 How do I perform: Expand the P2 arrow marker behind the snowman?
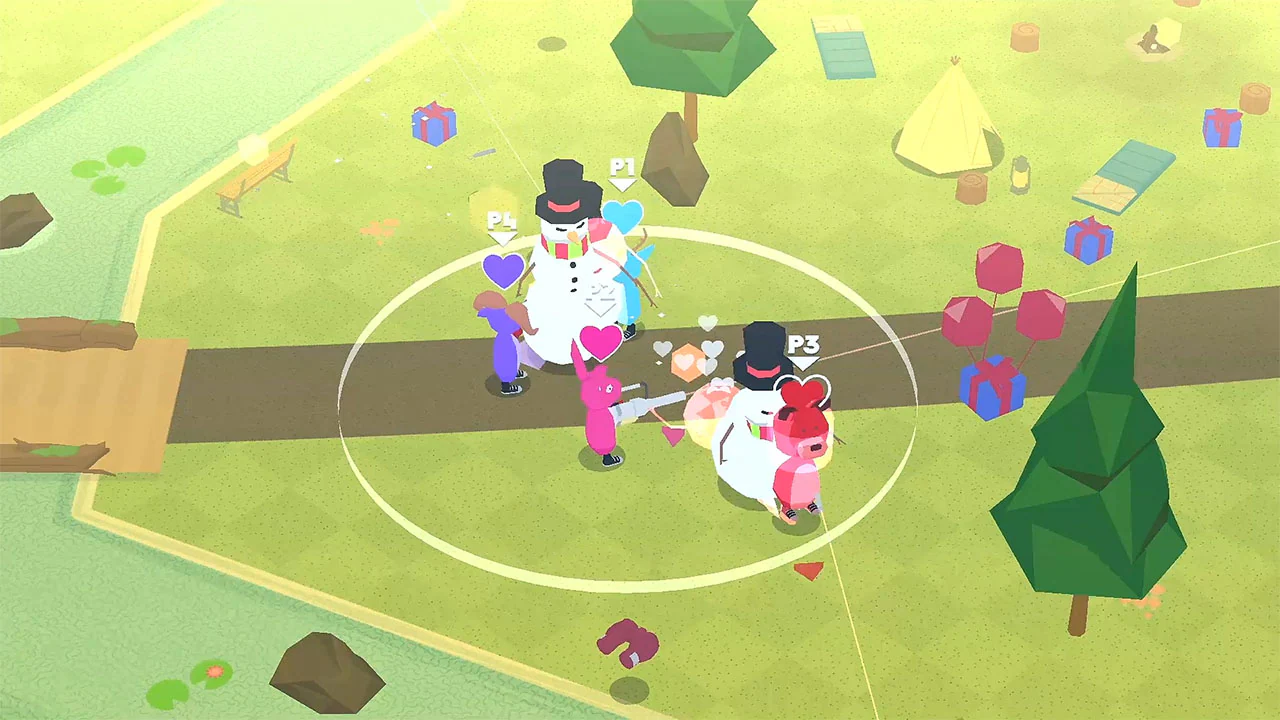tap(600, 305)
